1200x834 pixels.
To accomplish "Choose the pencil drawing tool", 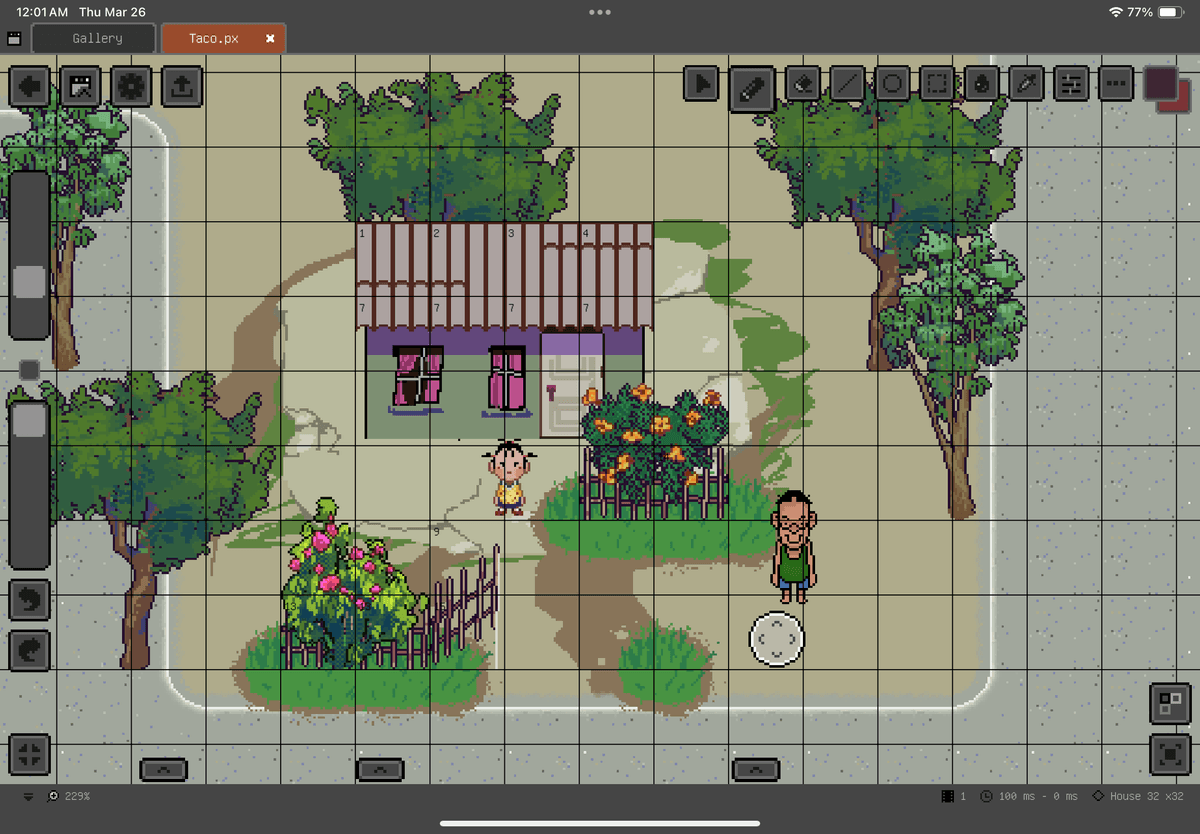I will (752, 87).
